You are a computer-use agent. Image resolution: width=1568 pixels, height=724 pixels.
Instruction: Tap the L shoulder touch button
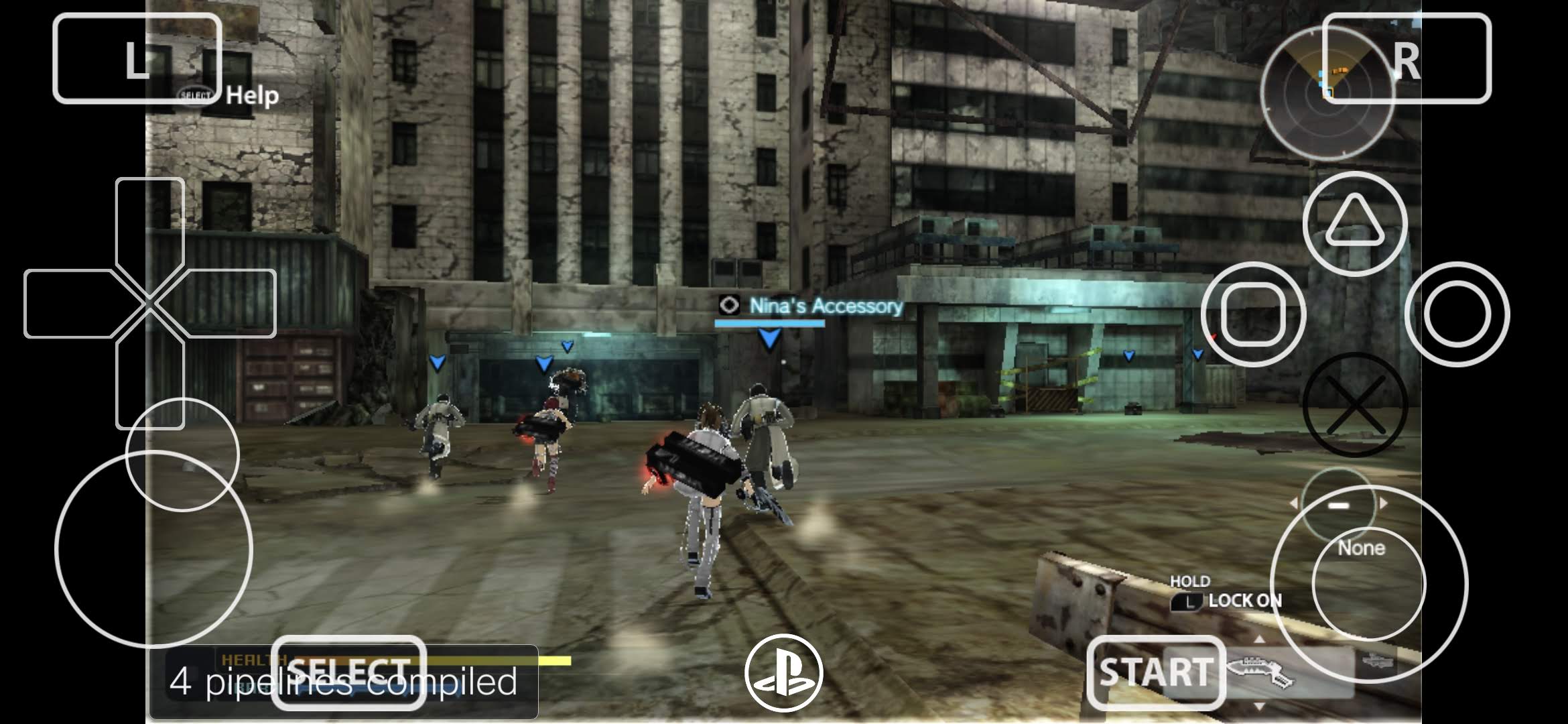pyautogui.click(x=137, y=59)
